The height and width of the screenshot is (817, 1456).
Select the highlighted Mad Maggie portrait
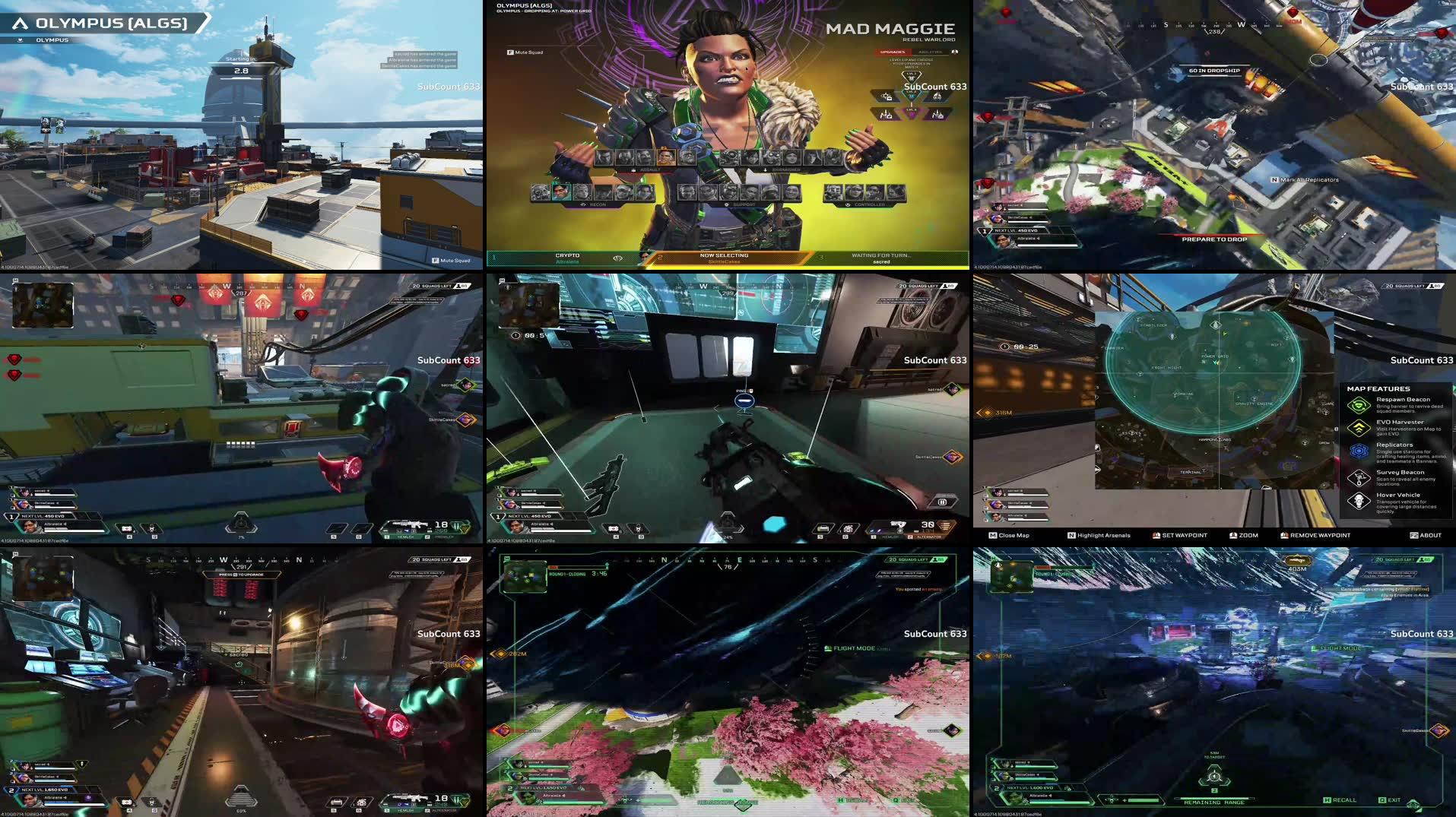tap(665, 157)
